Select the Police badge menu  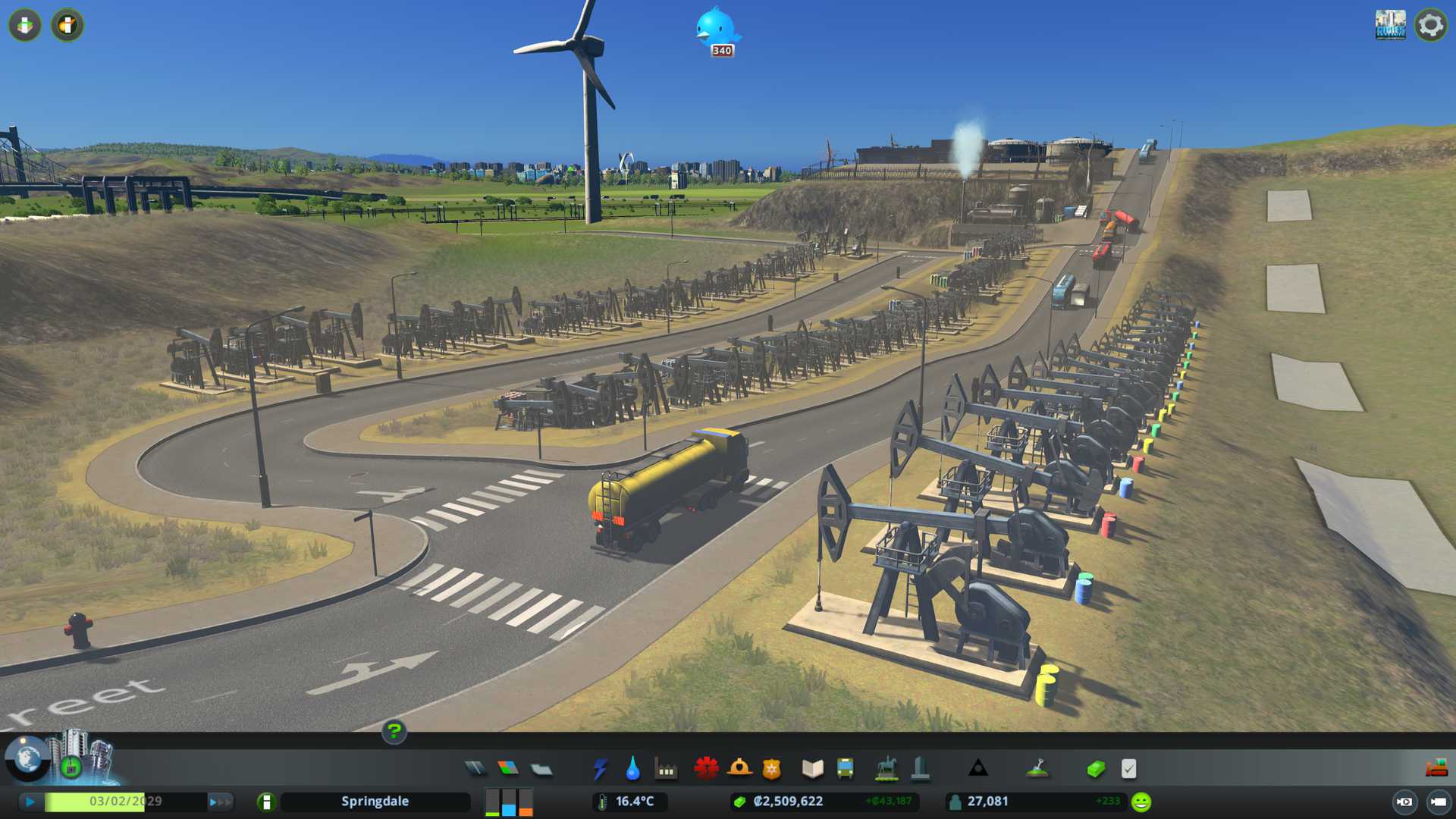[x=771, y=769]
